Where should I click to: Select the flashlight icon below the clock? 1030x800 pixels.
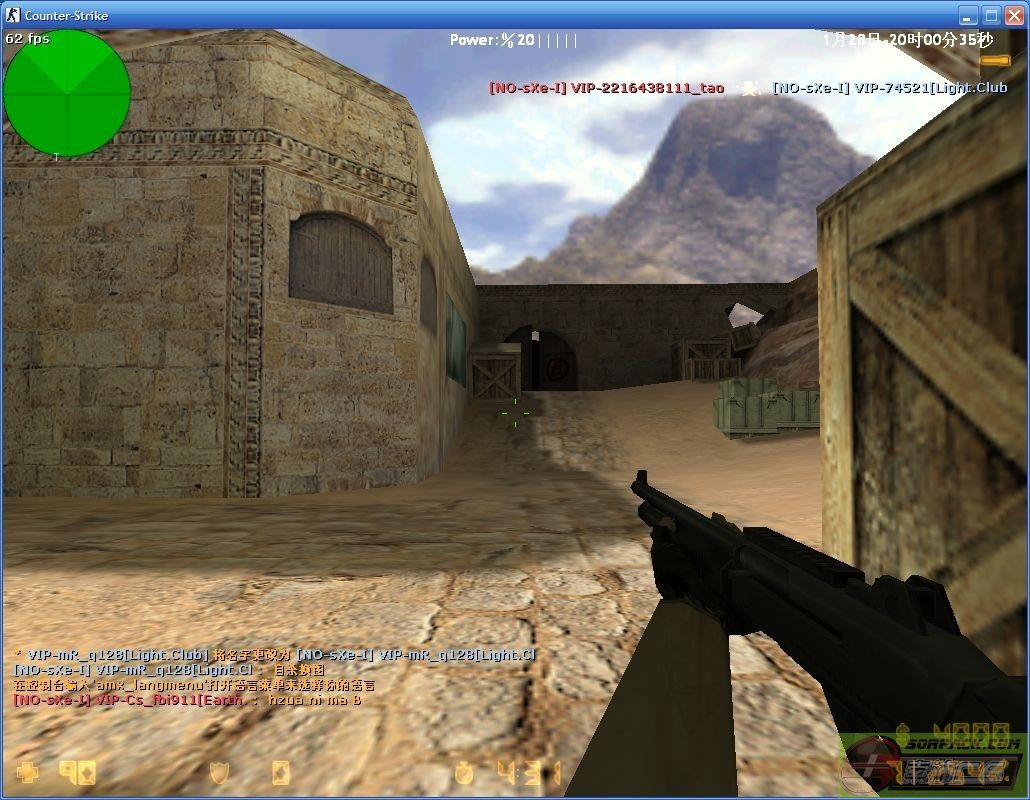[994, 61]
